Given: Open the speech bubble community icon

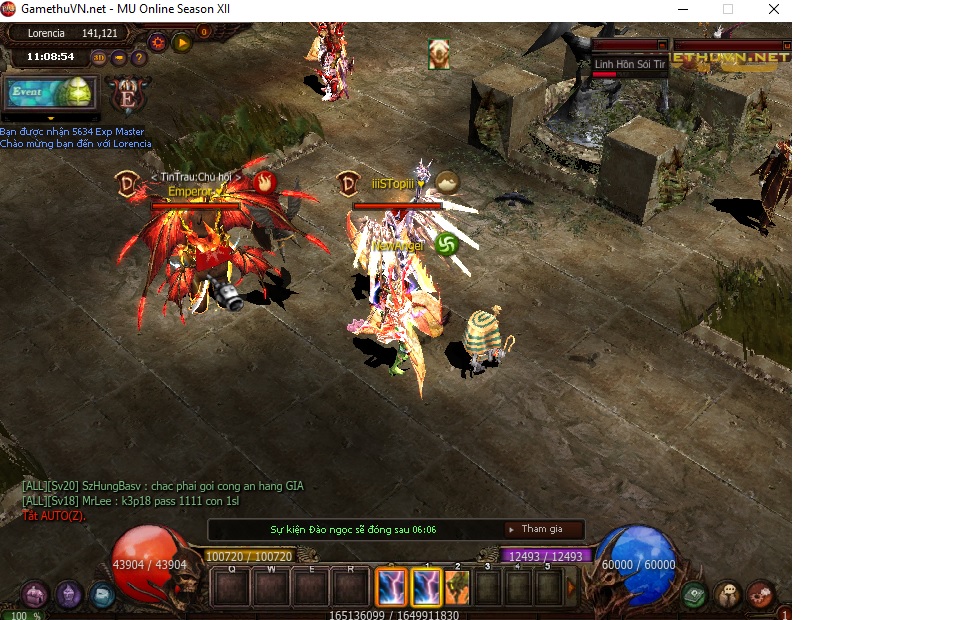Looking at the screenshot, I should 727,596.
